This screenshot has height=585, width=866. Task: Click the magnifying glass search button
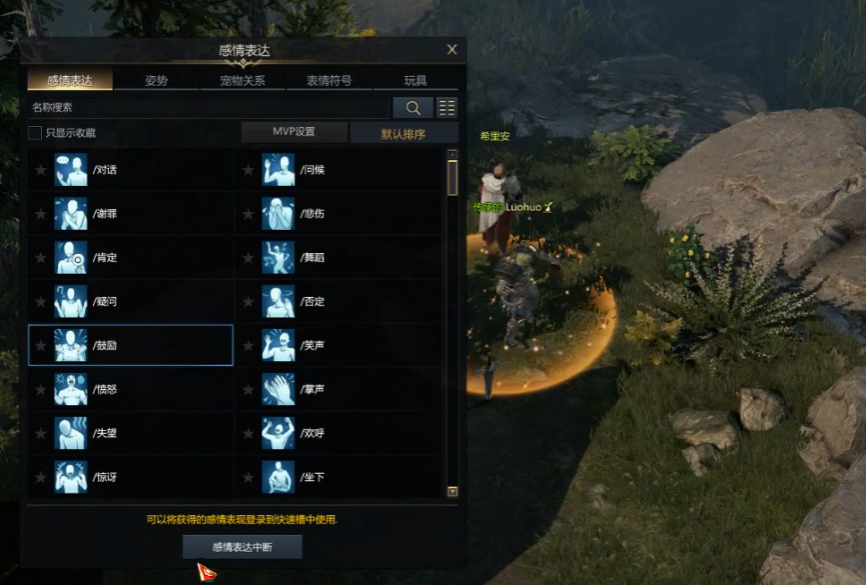(x=413, y=107)
